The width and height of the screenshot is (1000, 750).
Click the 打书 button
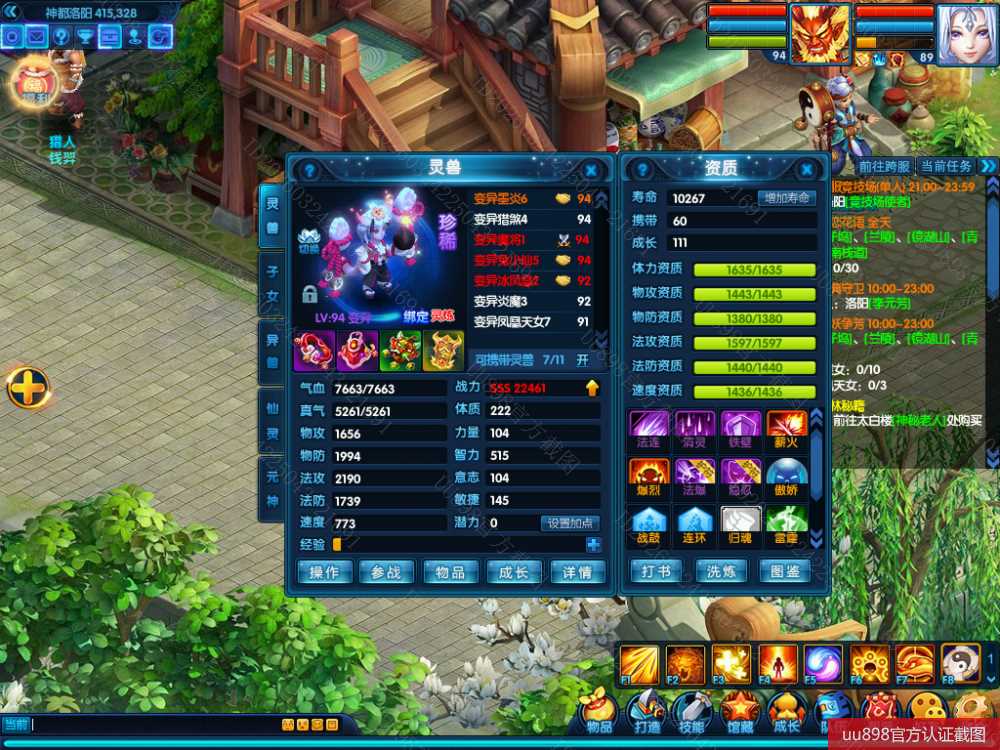[656, 572]
